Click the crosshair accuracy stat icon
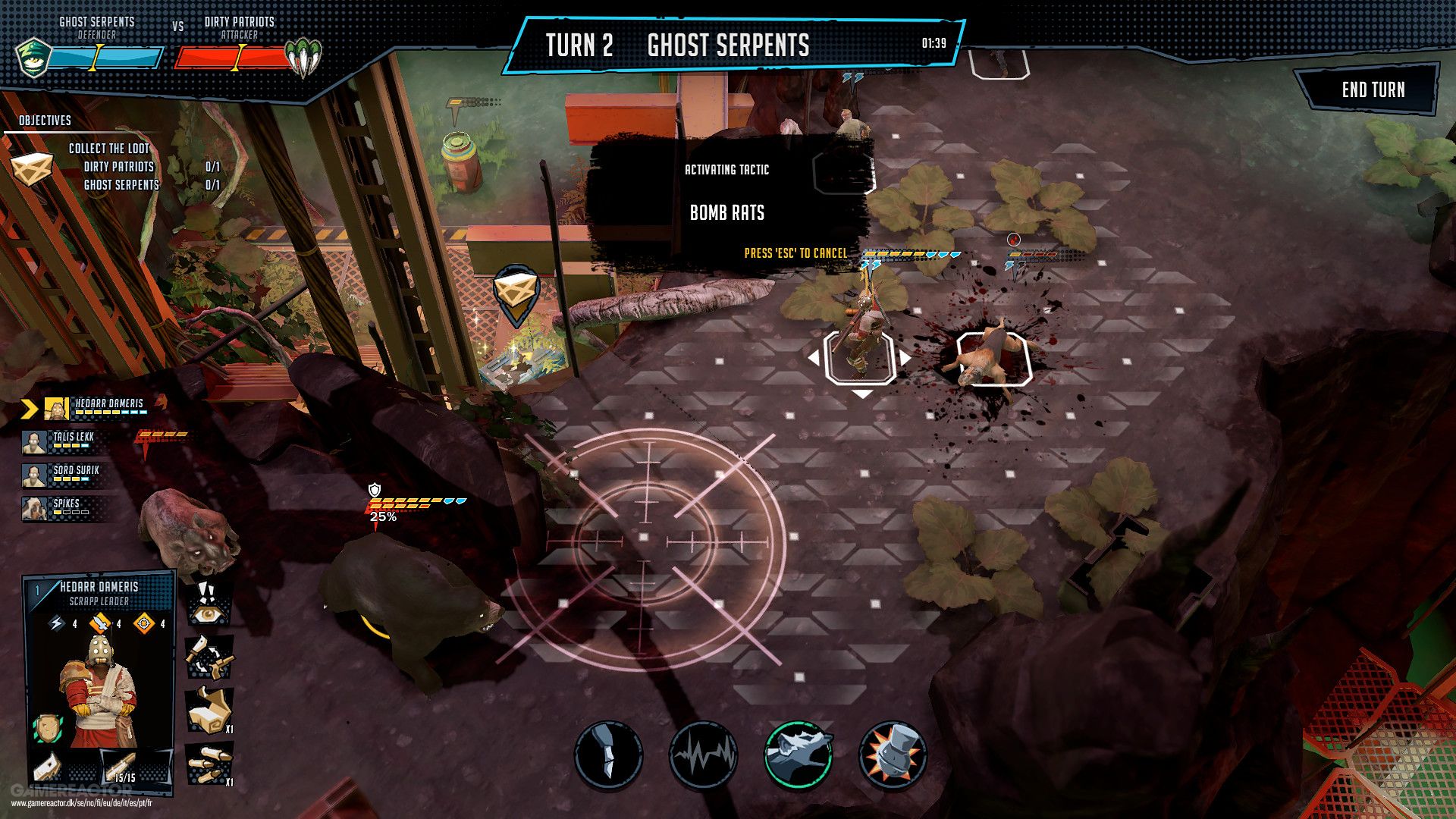Image resolution: width=1456 pixels, height=819 pixels. pos(143,623)
